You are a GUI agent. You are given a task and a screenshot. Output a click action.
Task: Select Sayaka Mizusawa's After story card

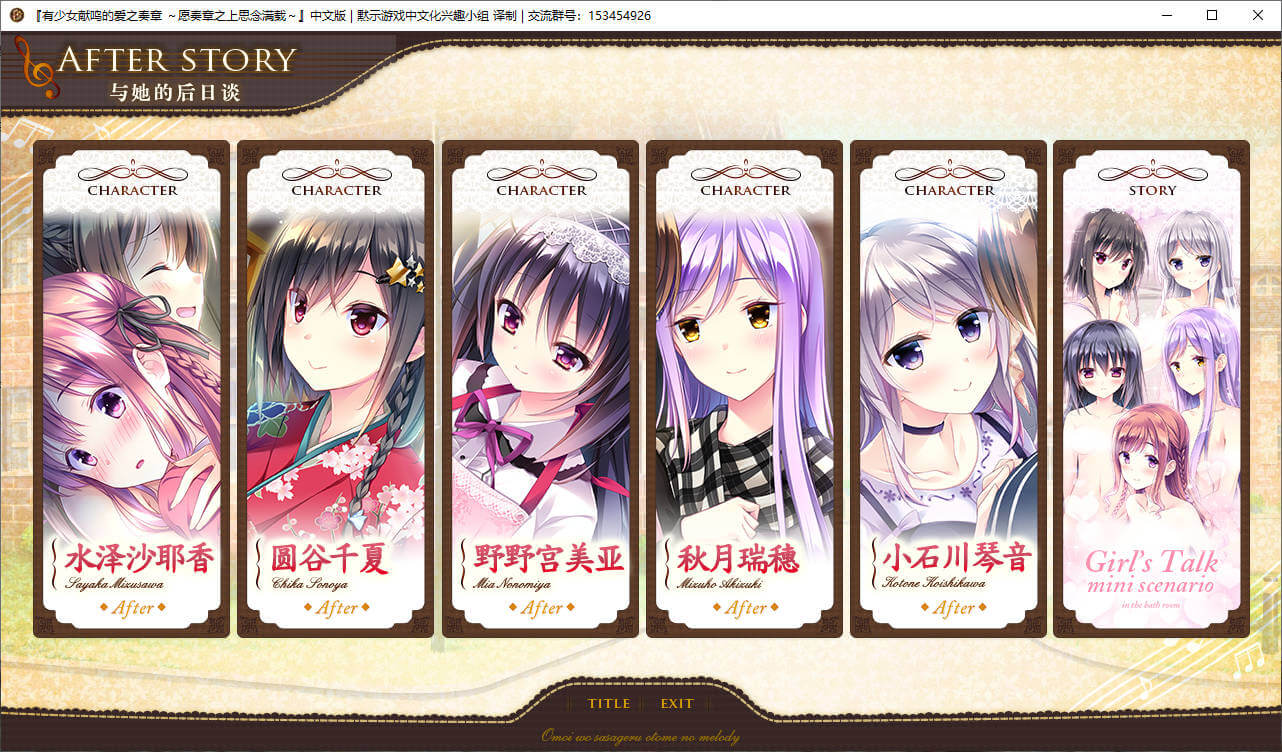point(132,390)
